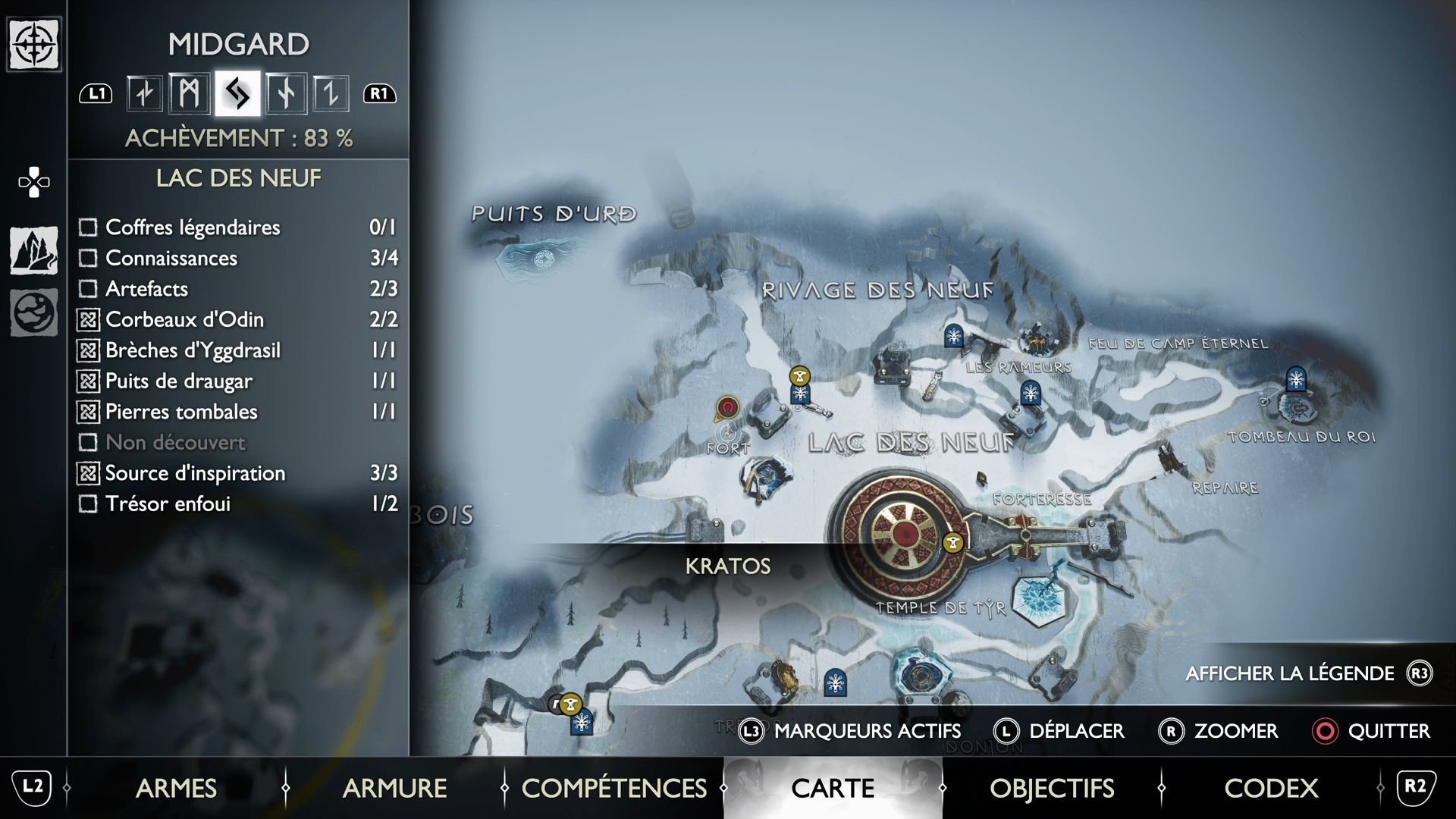This screenshot has width=1456, height=819.
Task: Open the CODEX tab
Action: pos(1270,788)
